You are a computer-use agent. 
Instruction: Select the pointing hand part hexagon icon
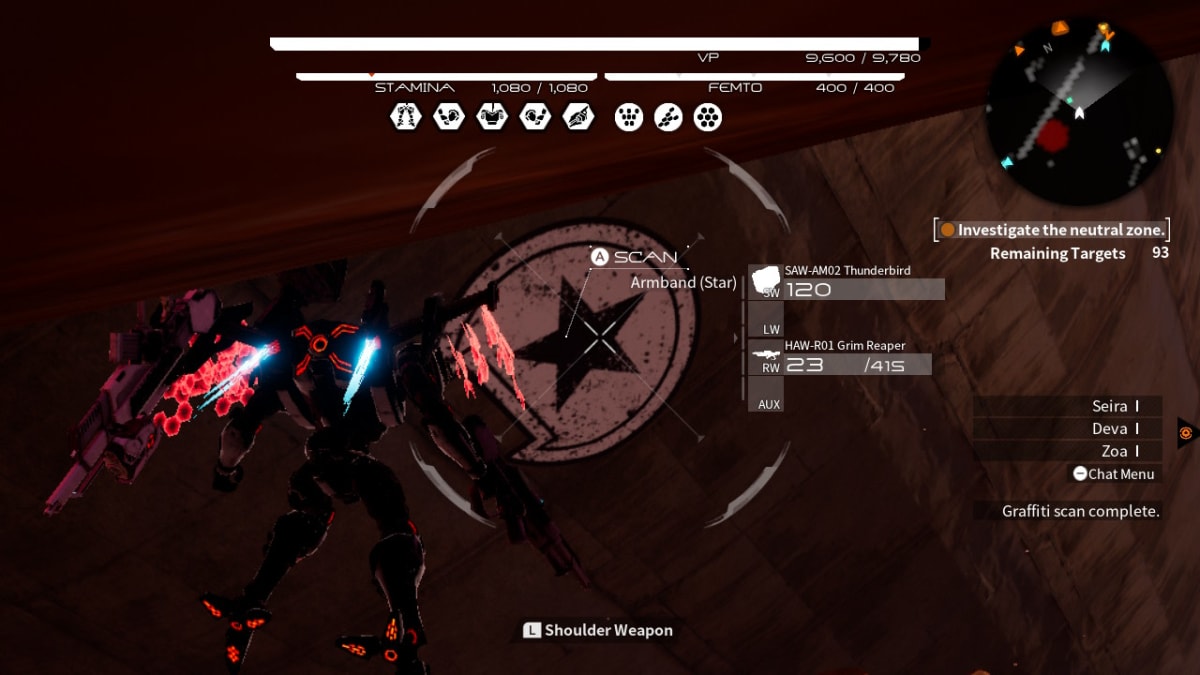pos(578,117)
